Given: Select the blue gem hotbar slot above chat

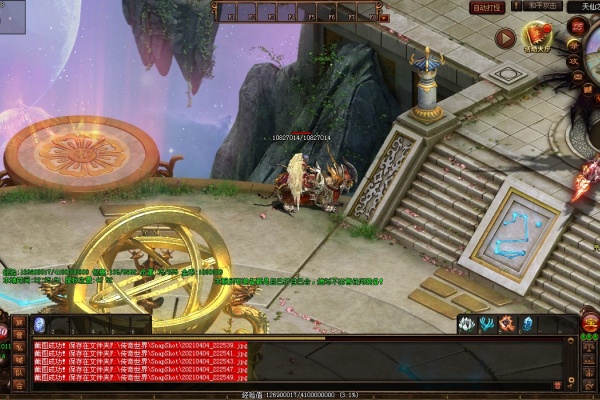Looking at the screenshot, I should pos(40,324).
